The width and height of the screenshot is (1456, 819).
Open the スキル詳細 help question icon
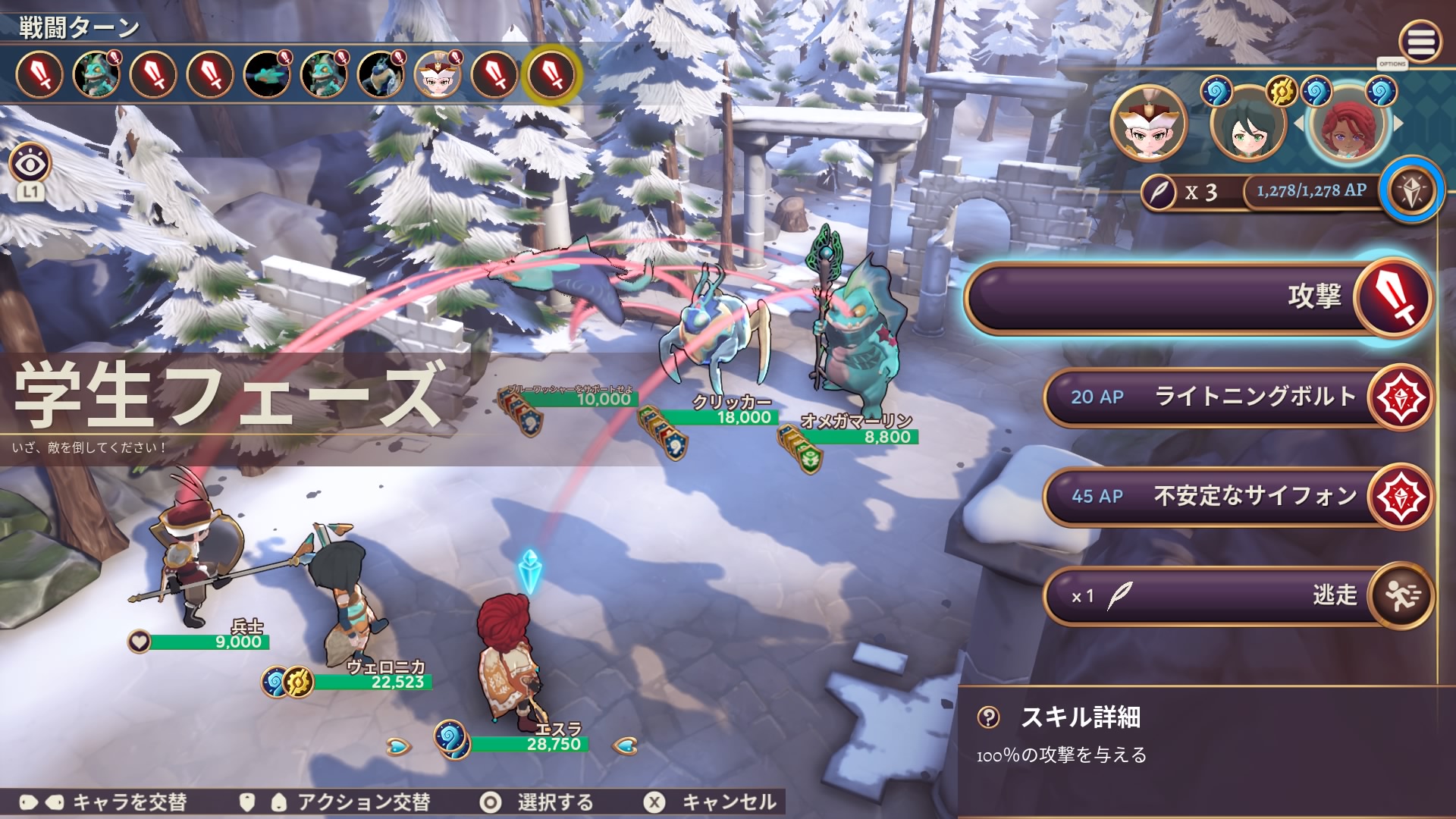click(x=989, y=717)
